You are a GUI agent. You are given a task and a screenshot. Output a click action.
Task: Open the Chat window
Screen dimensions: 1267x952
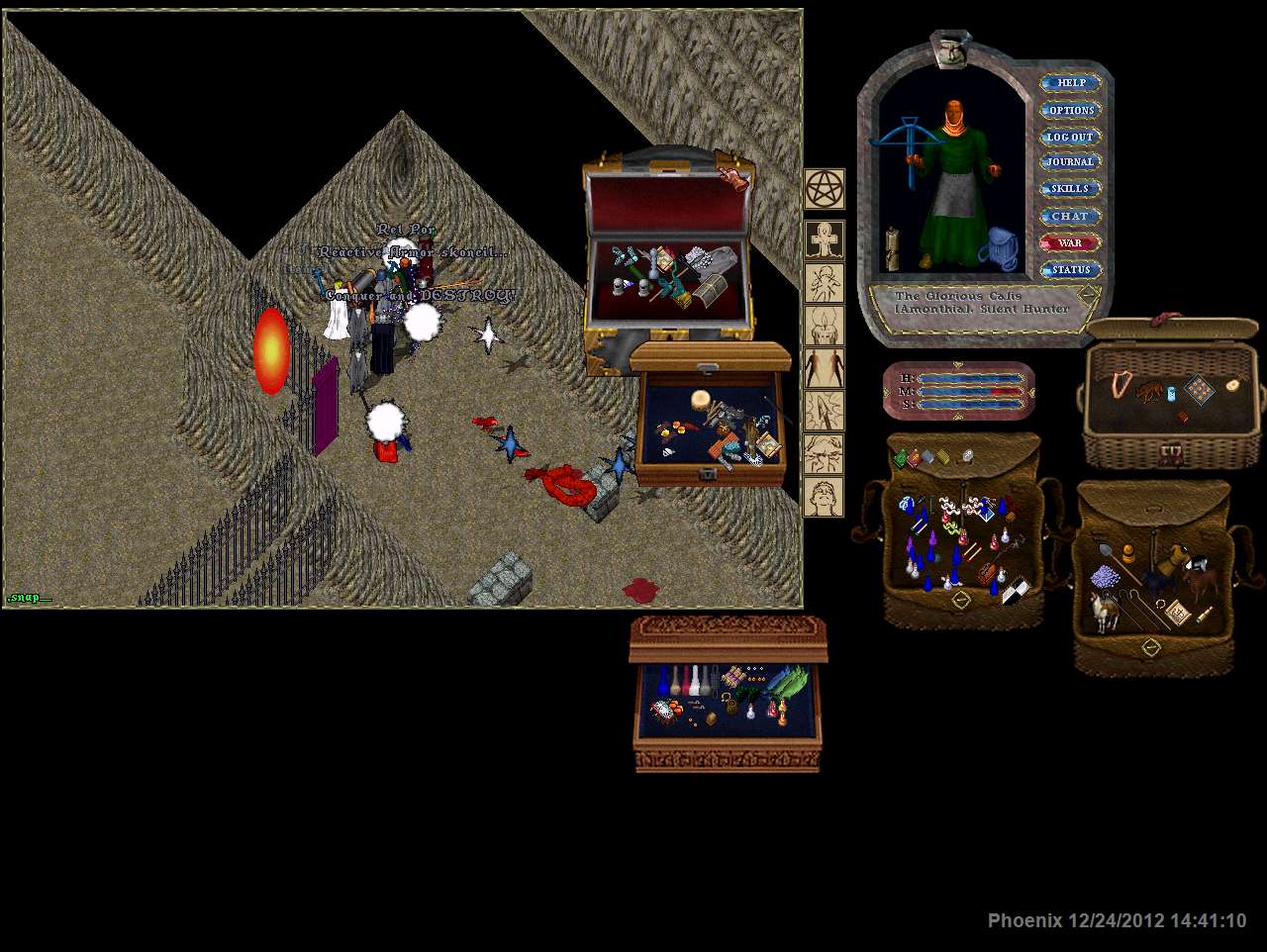(x=1070, y=216)
